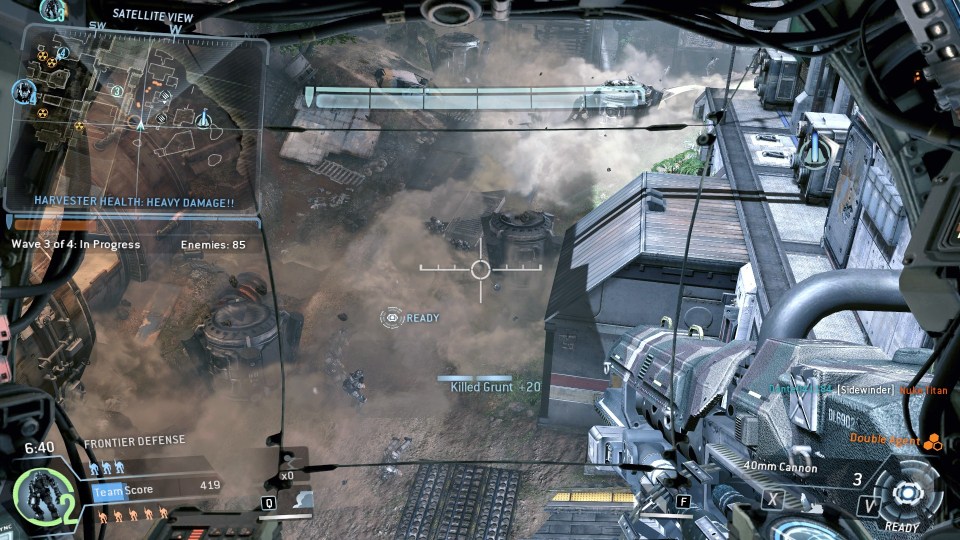Click the eye icon next to READY
The image size is (960, 540).
click(x=392, y=318)
